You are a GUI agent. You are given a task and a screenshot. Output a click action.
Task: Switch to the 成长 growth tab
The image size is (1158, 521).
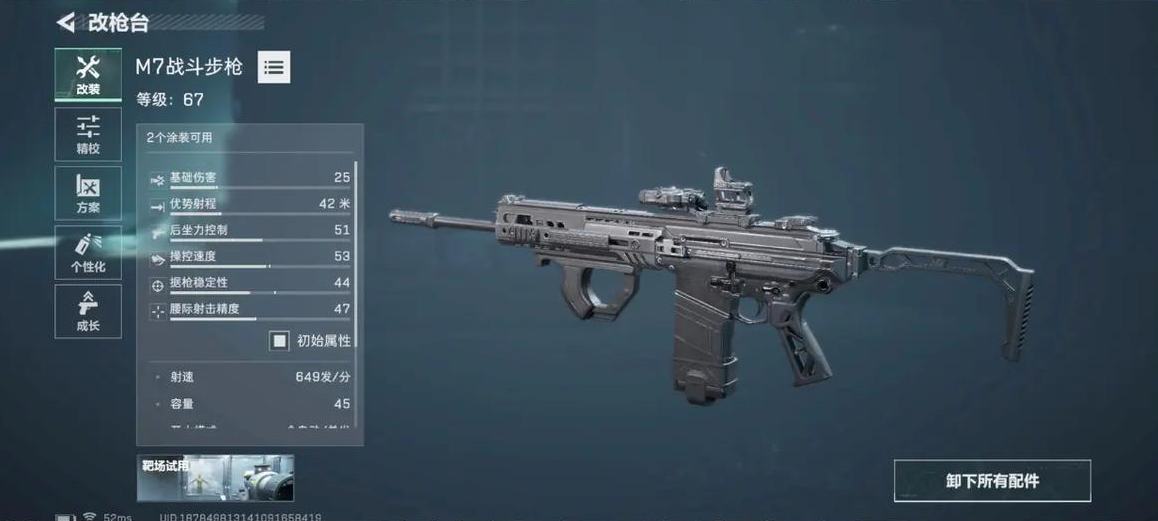[x=88, y=311]
